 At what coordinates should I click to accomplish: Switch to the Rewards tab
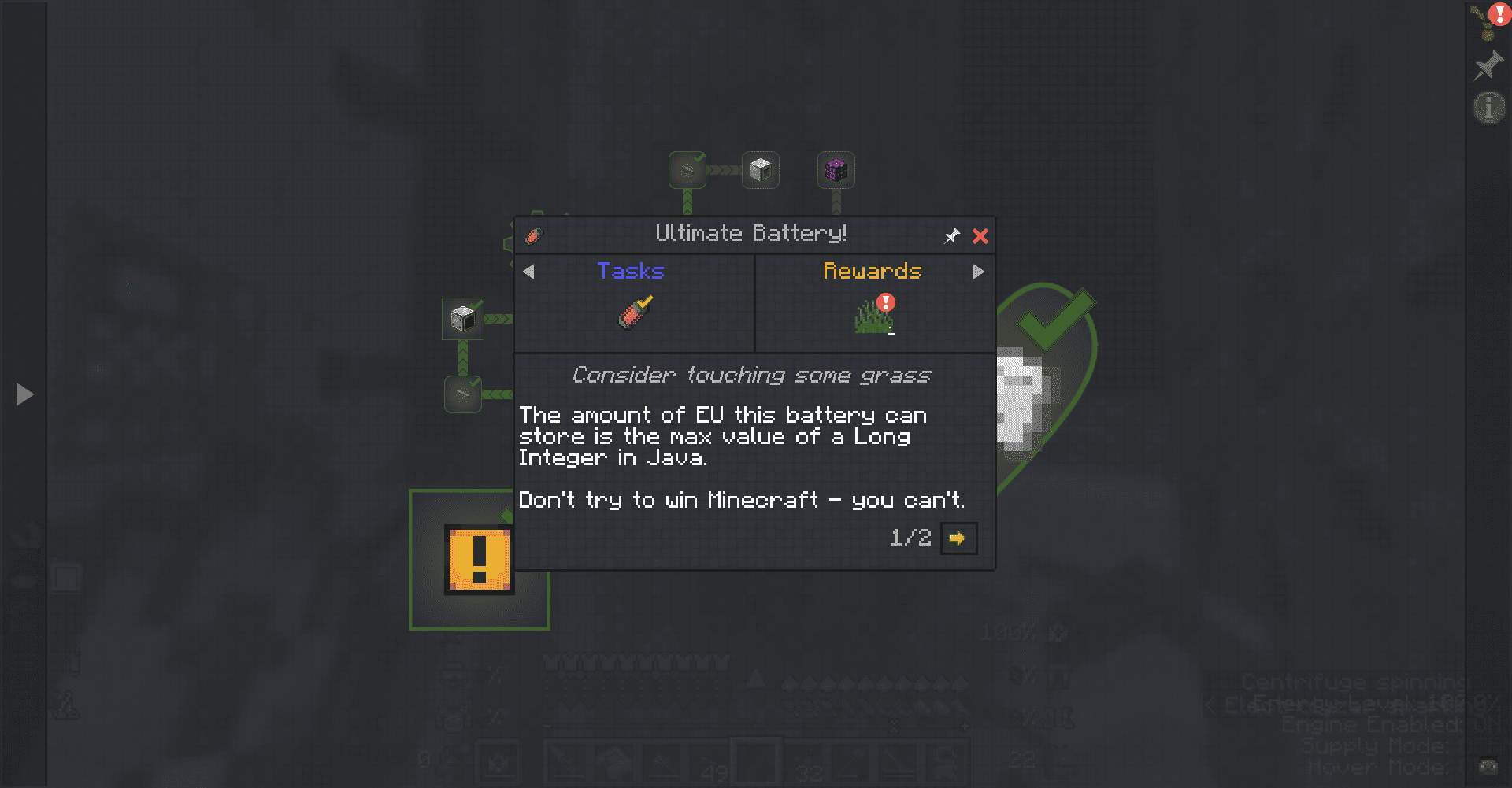click(x=872, y=271)
